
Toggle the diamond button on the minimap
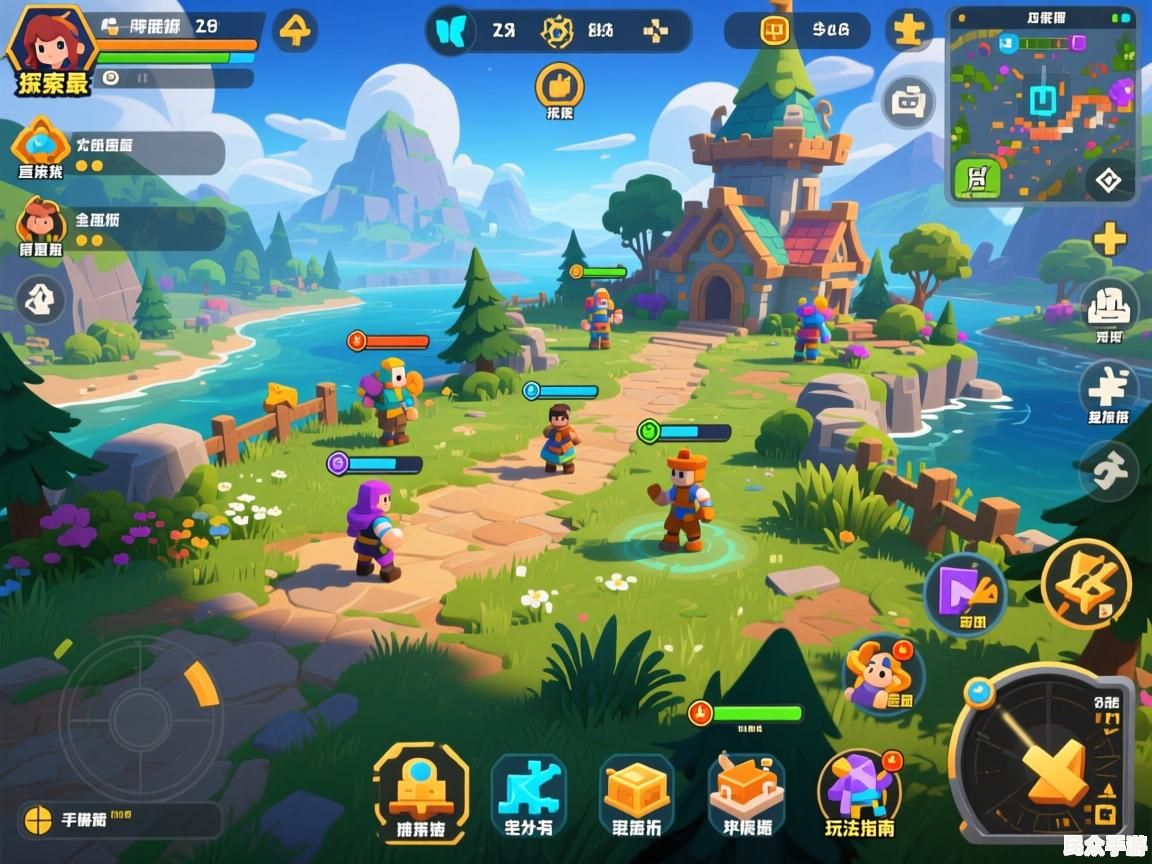[x=1110, y=181]
